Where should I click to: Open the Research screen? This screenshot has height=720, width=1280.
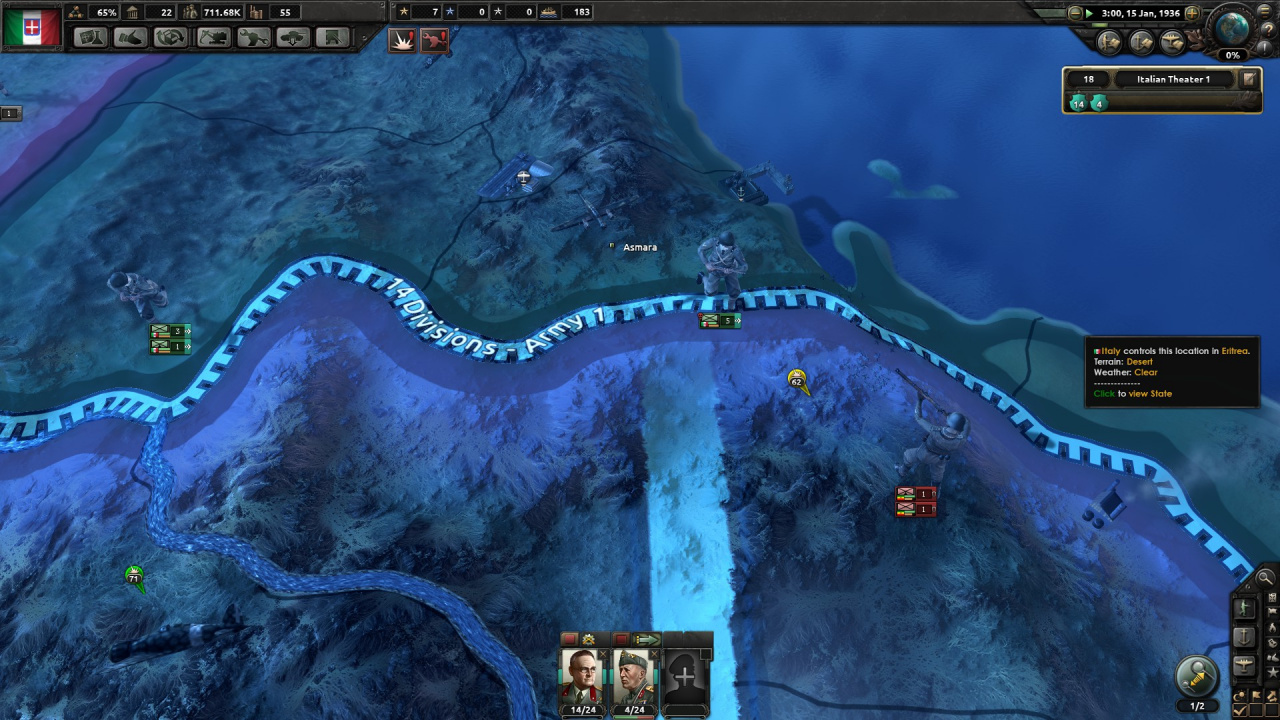coord(92,38)
